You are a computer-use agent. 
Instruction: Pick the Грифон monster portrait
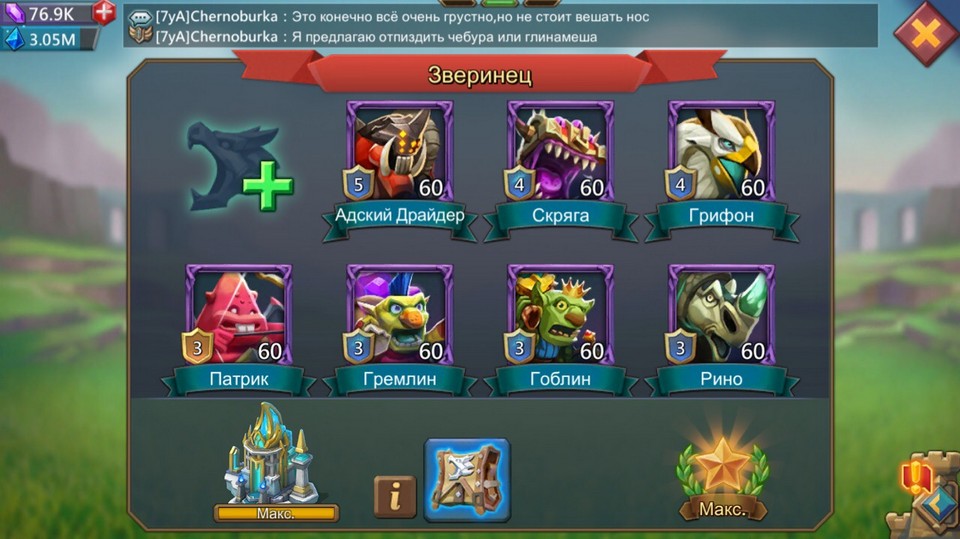pos(721,152)
